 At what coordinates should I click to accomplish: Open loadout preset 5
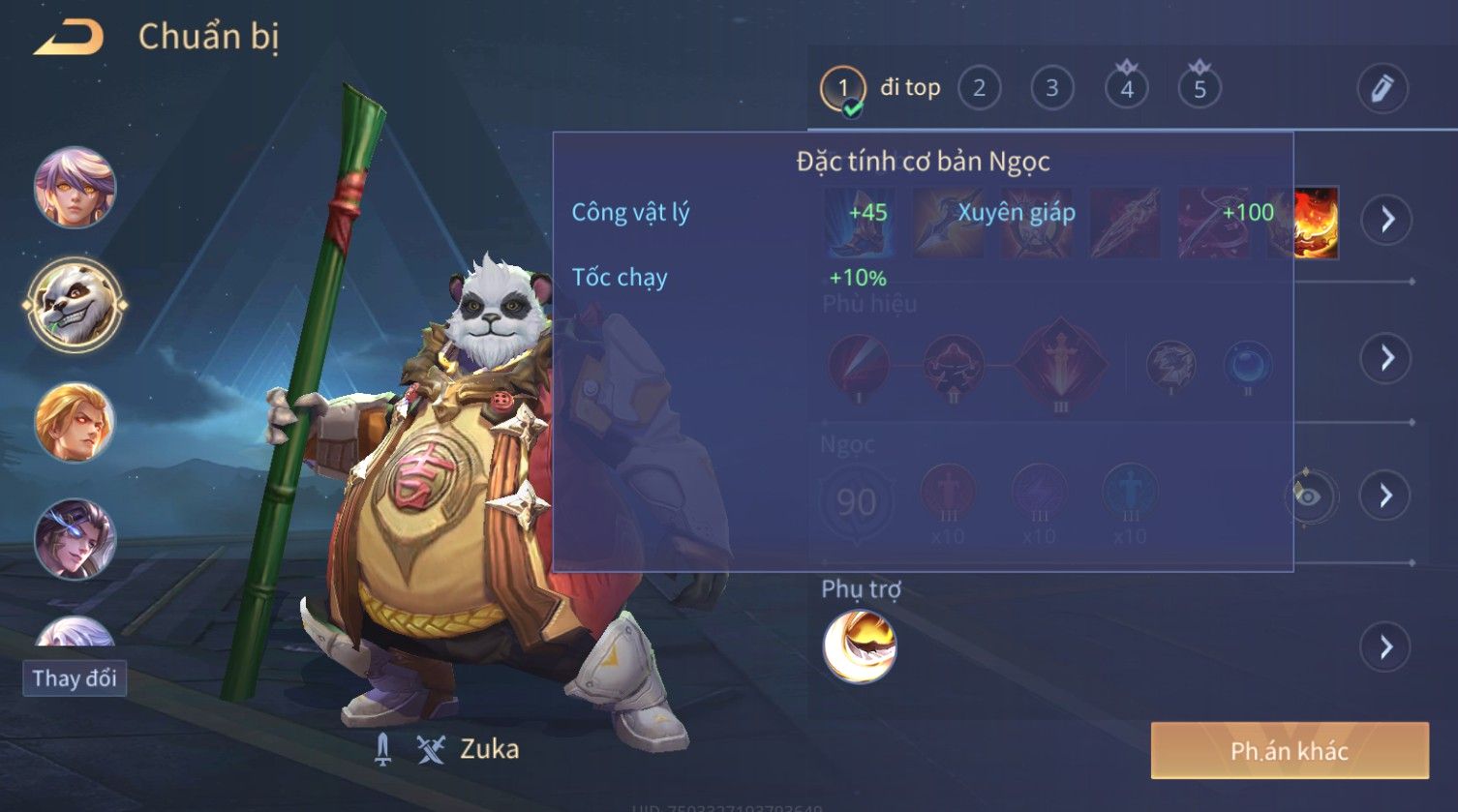(1200, 89)
